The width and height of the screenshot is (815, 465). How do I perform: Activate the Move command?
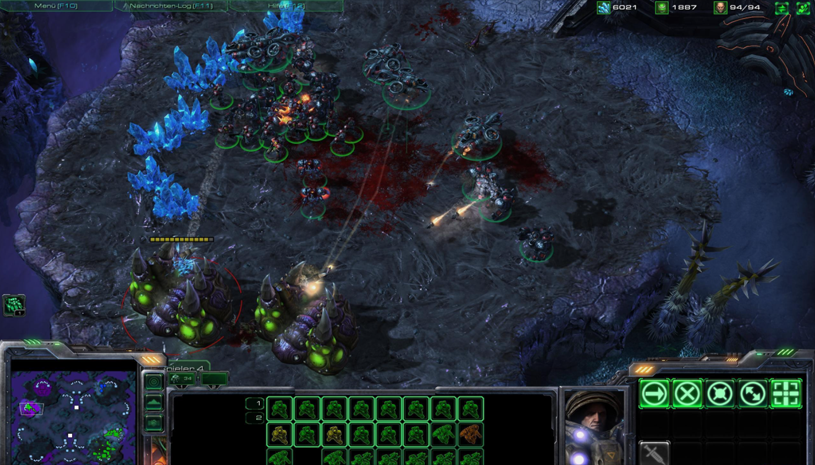[x=654, y=393]
